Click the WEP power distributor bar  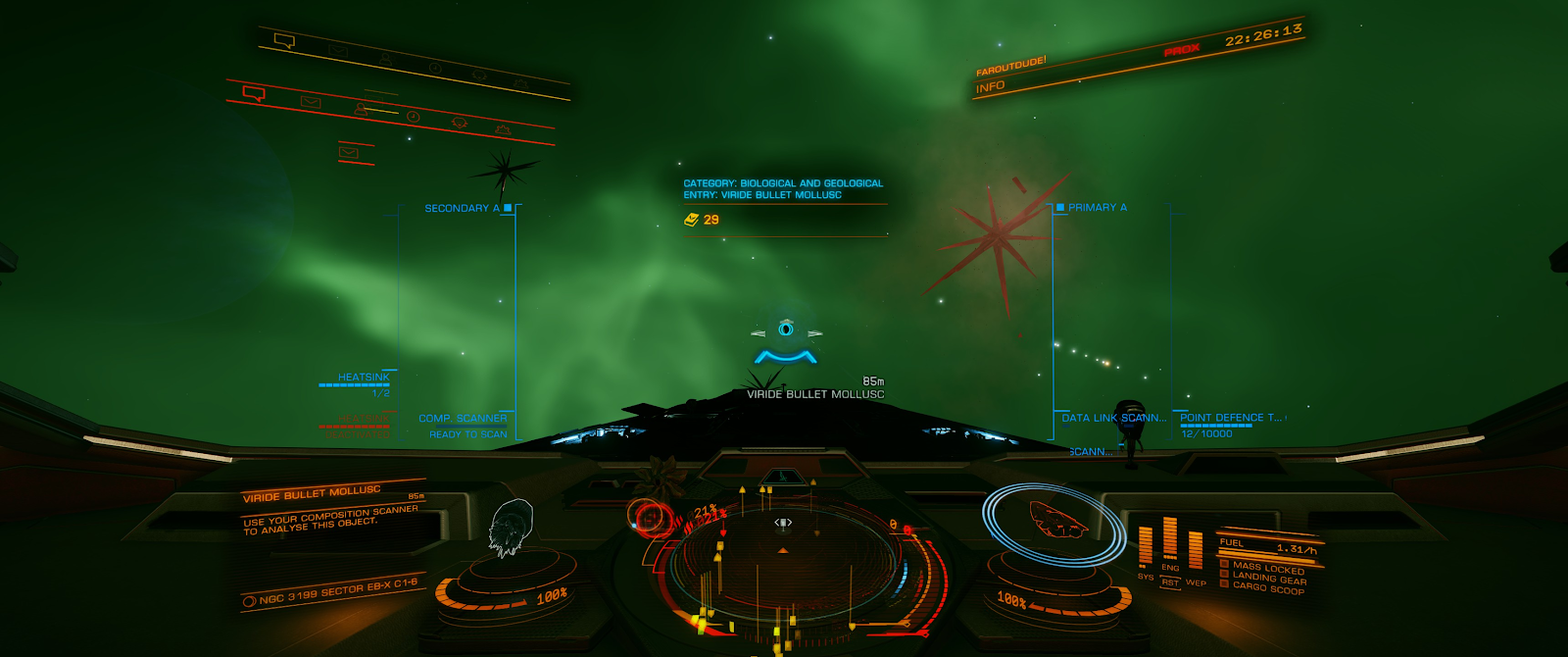click(1196, 551)
